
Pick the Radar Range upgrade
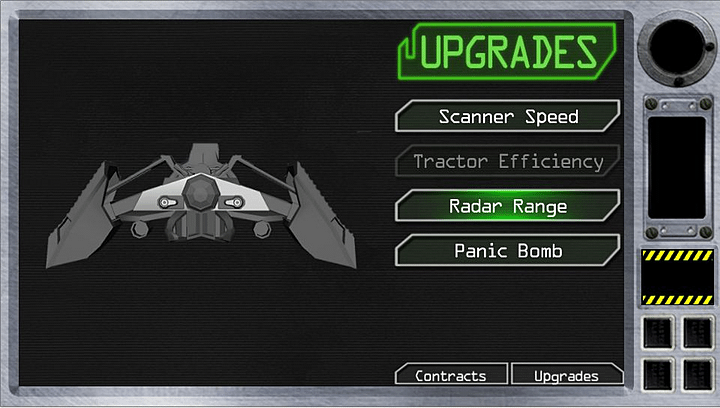click(508, 206)
